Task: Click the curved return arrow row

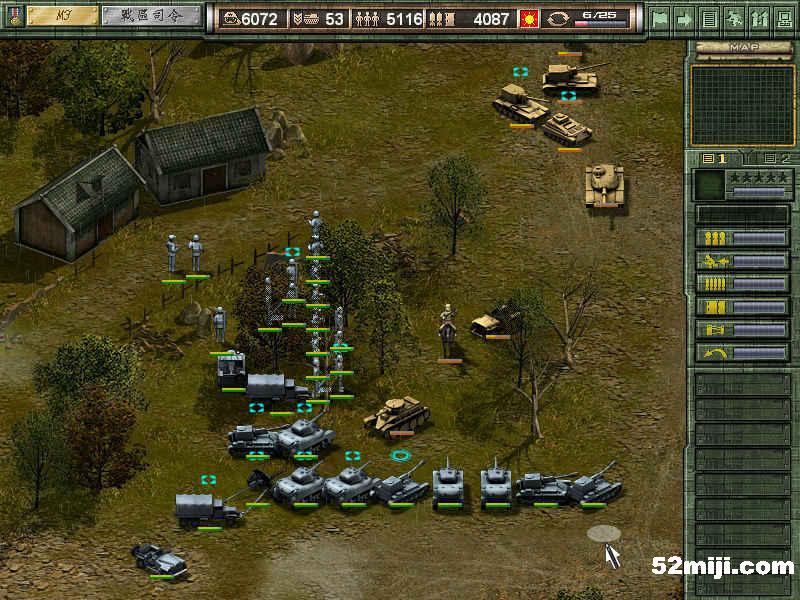Action: point(742,353)
